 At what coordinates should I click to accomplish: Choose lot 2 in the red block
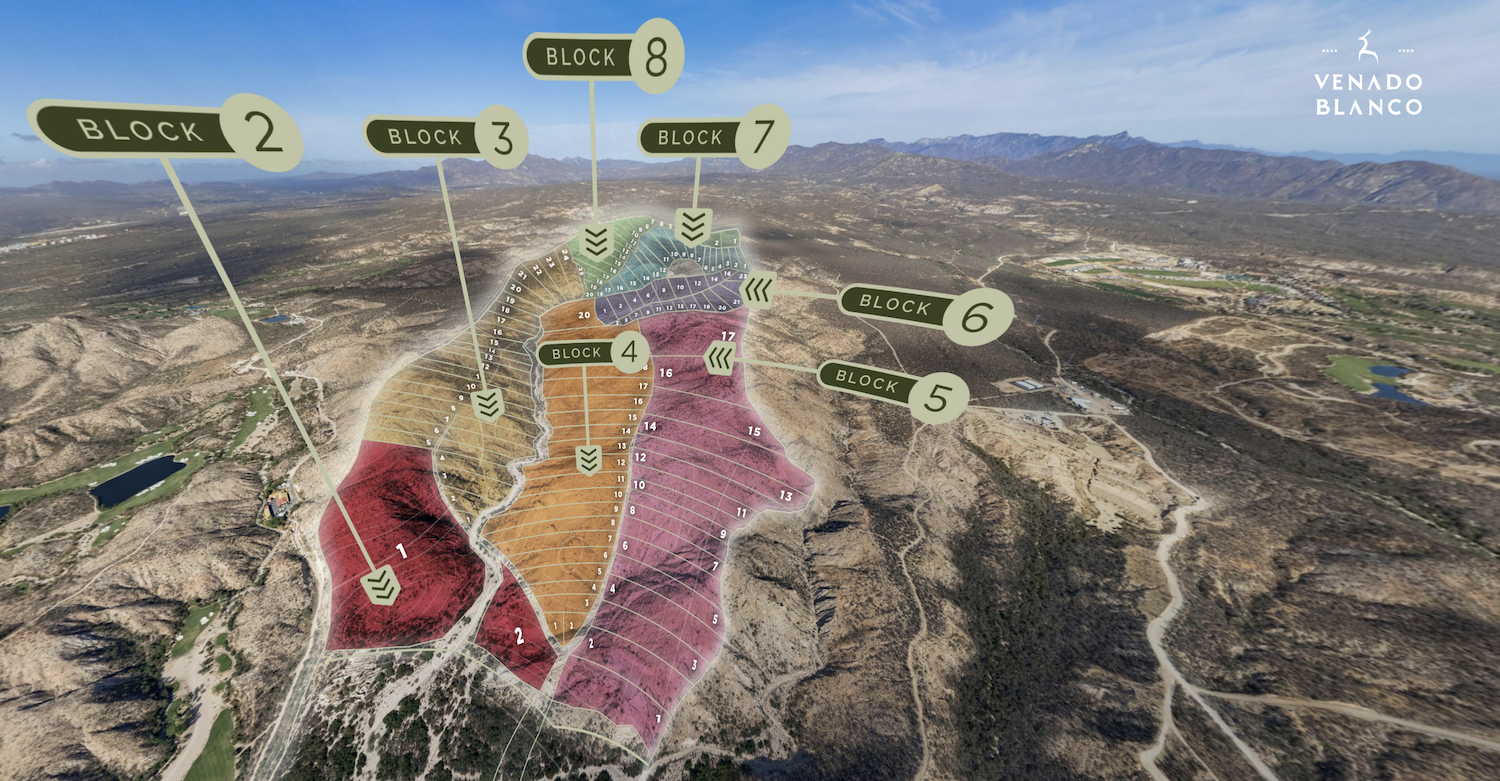point(519,635)
